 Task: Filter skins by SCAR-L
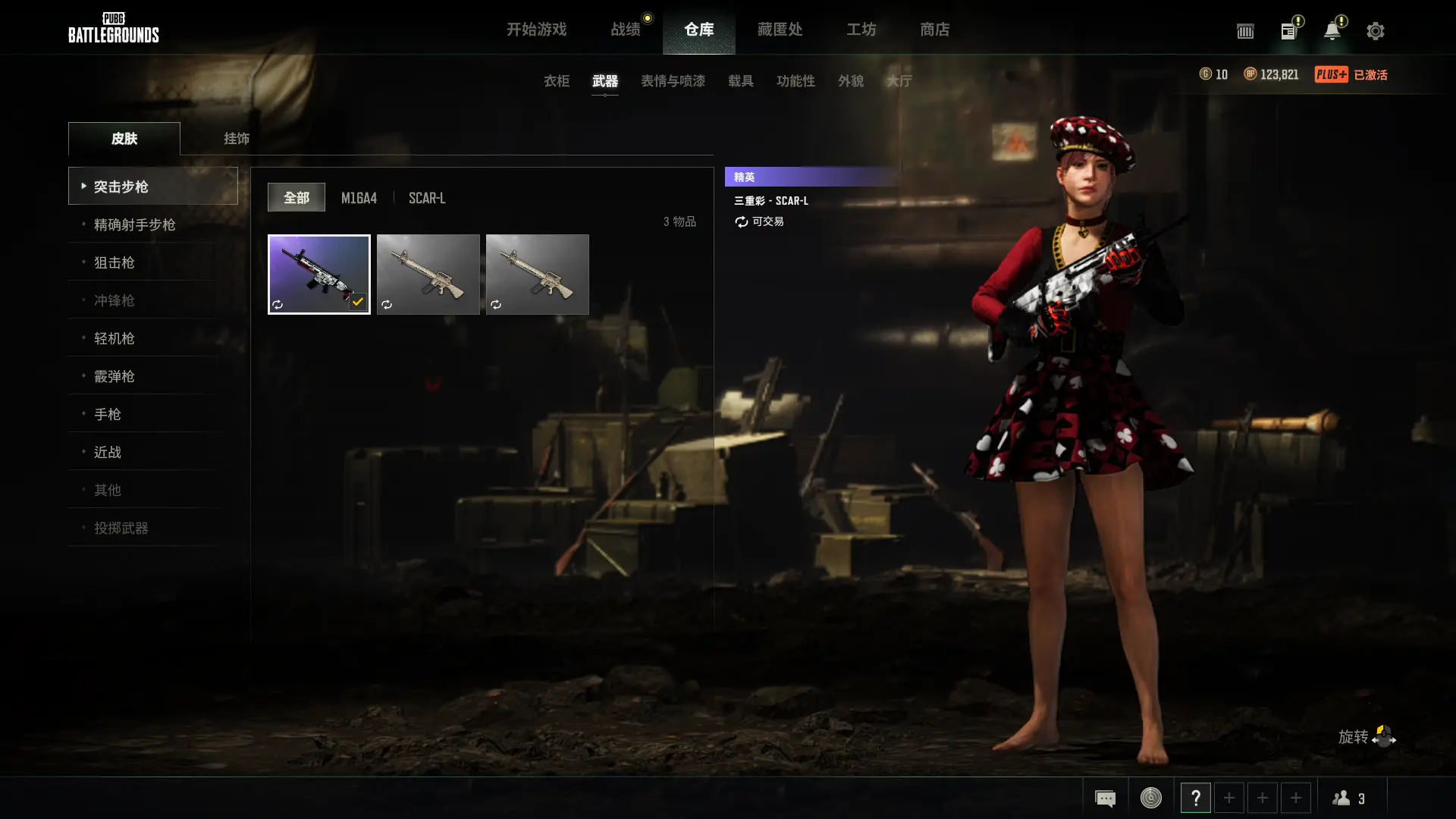[427, 198]
